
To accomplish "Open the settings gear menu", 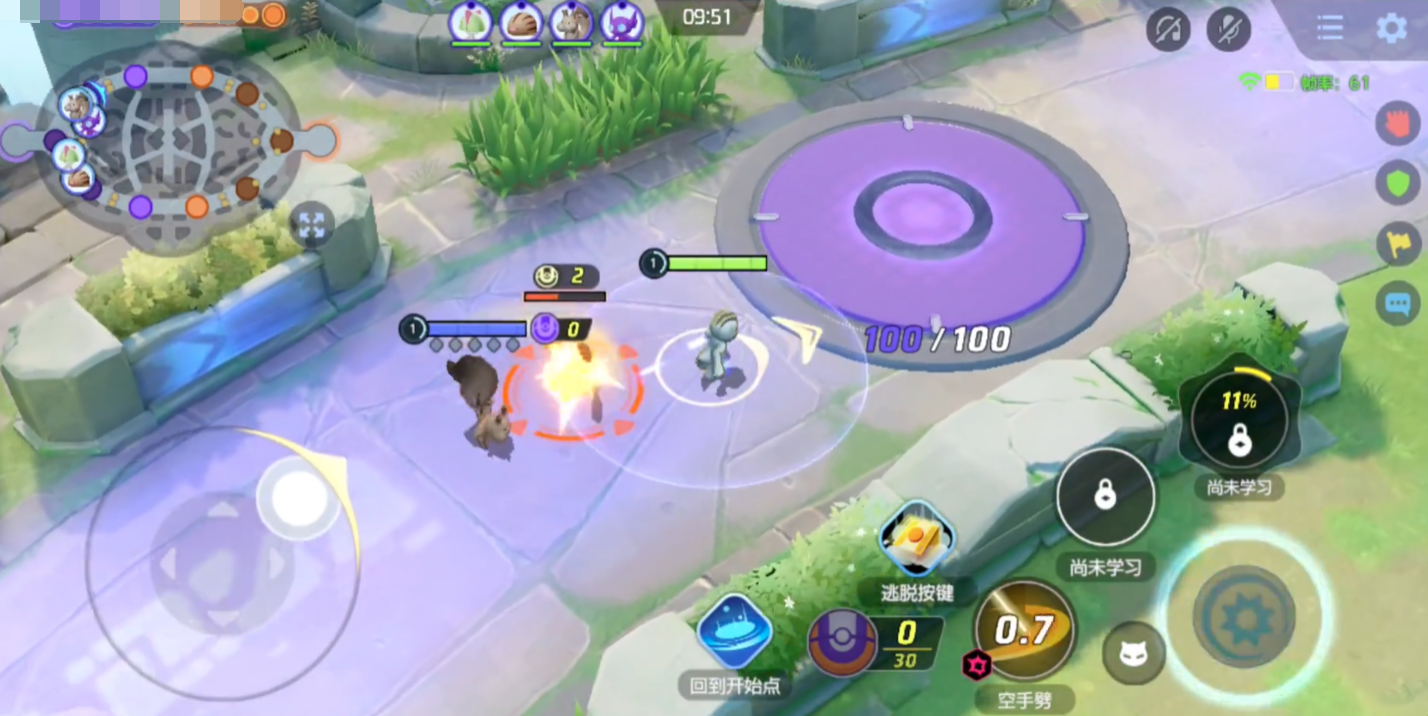I will pos(1391,28).
